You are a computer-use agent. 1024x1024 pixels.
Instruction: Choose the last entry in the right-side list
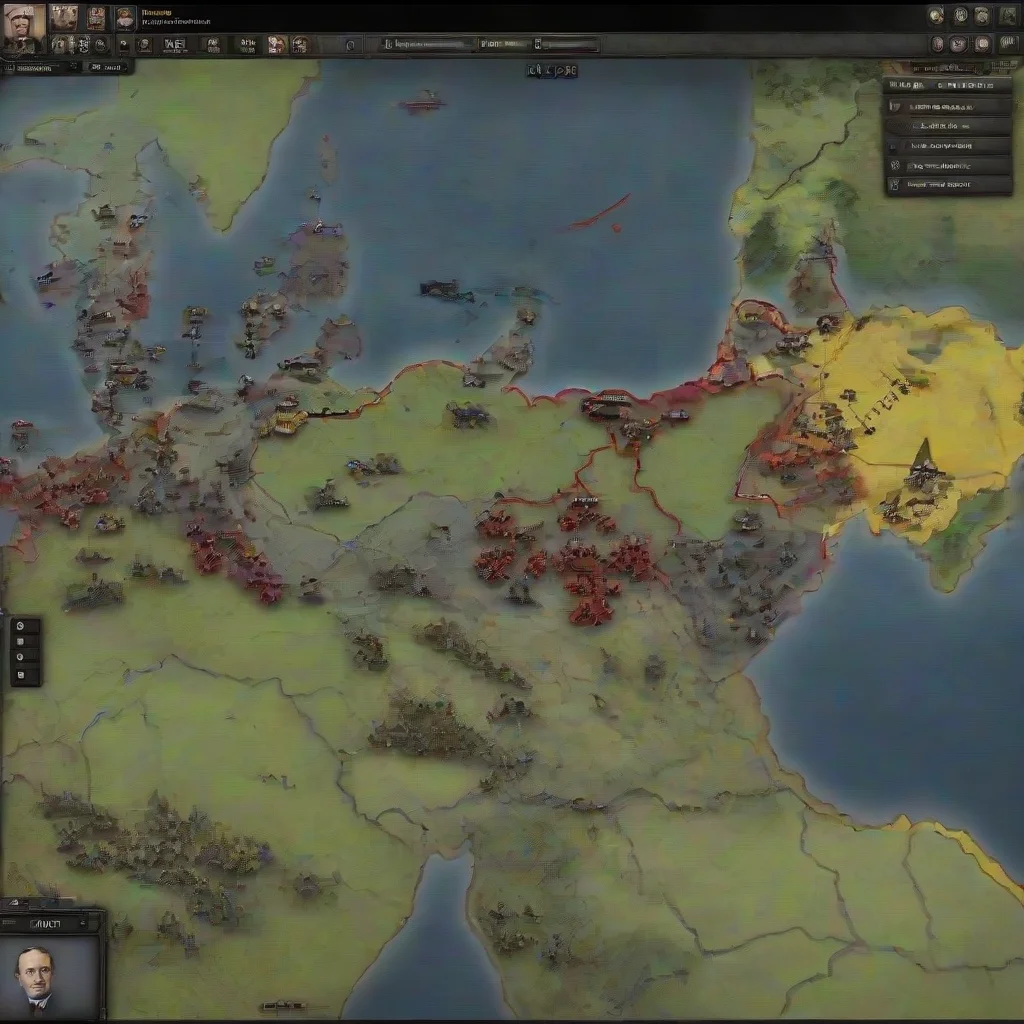tap(948, 184)
